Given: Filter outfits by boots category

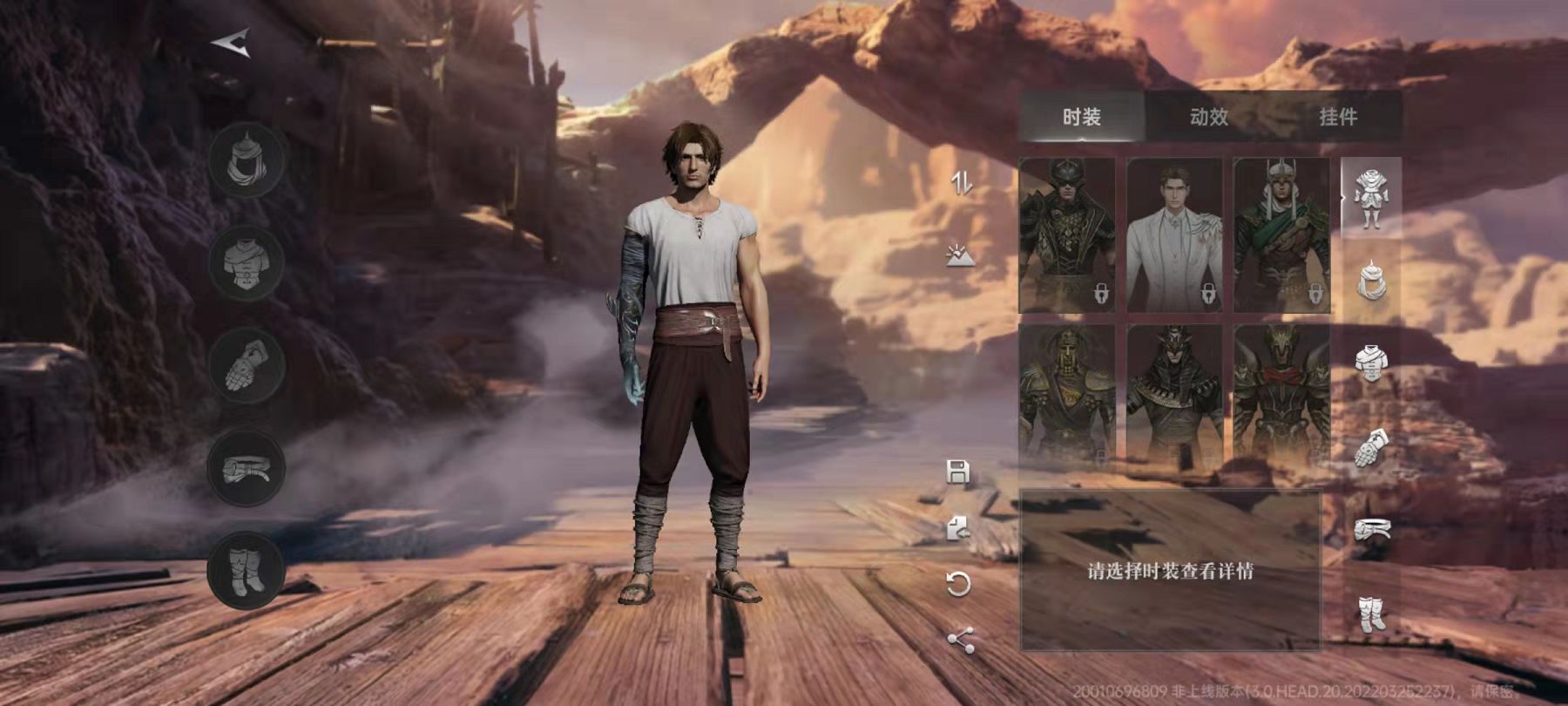Looking at the screenshot, I should coord(1370,614).
